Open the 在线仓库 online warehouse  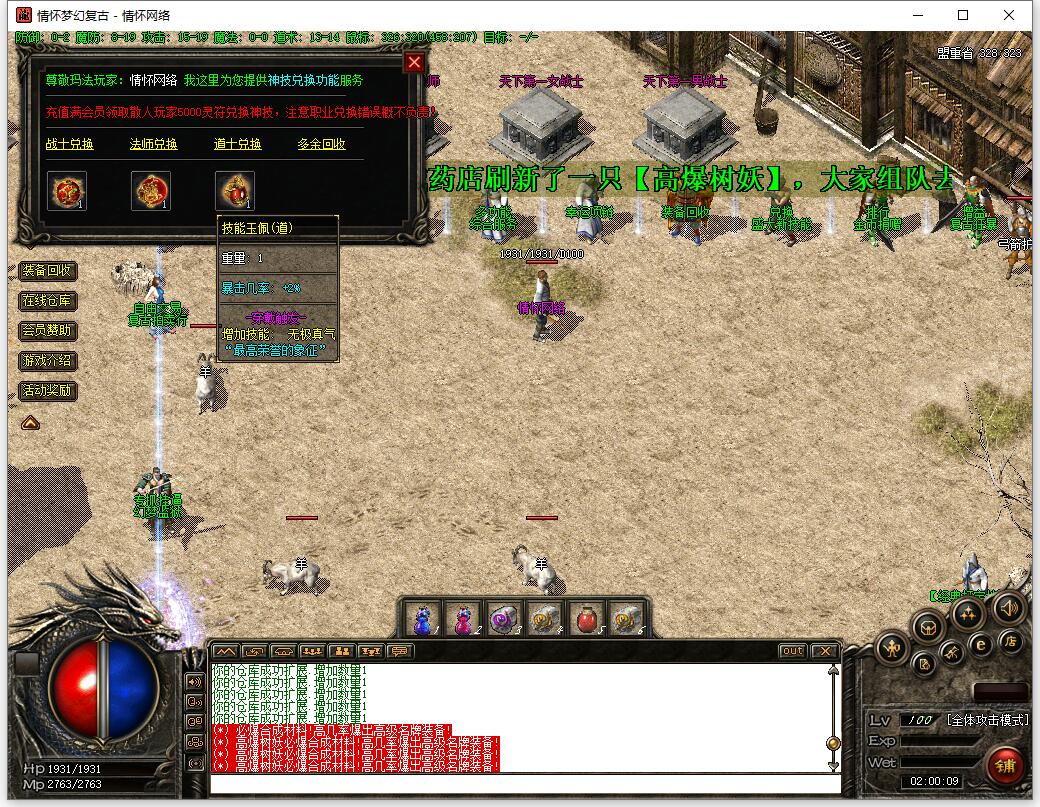coord(48,301)
